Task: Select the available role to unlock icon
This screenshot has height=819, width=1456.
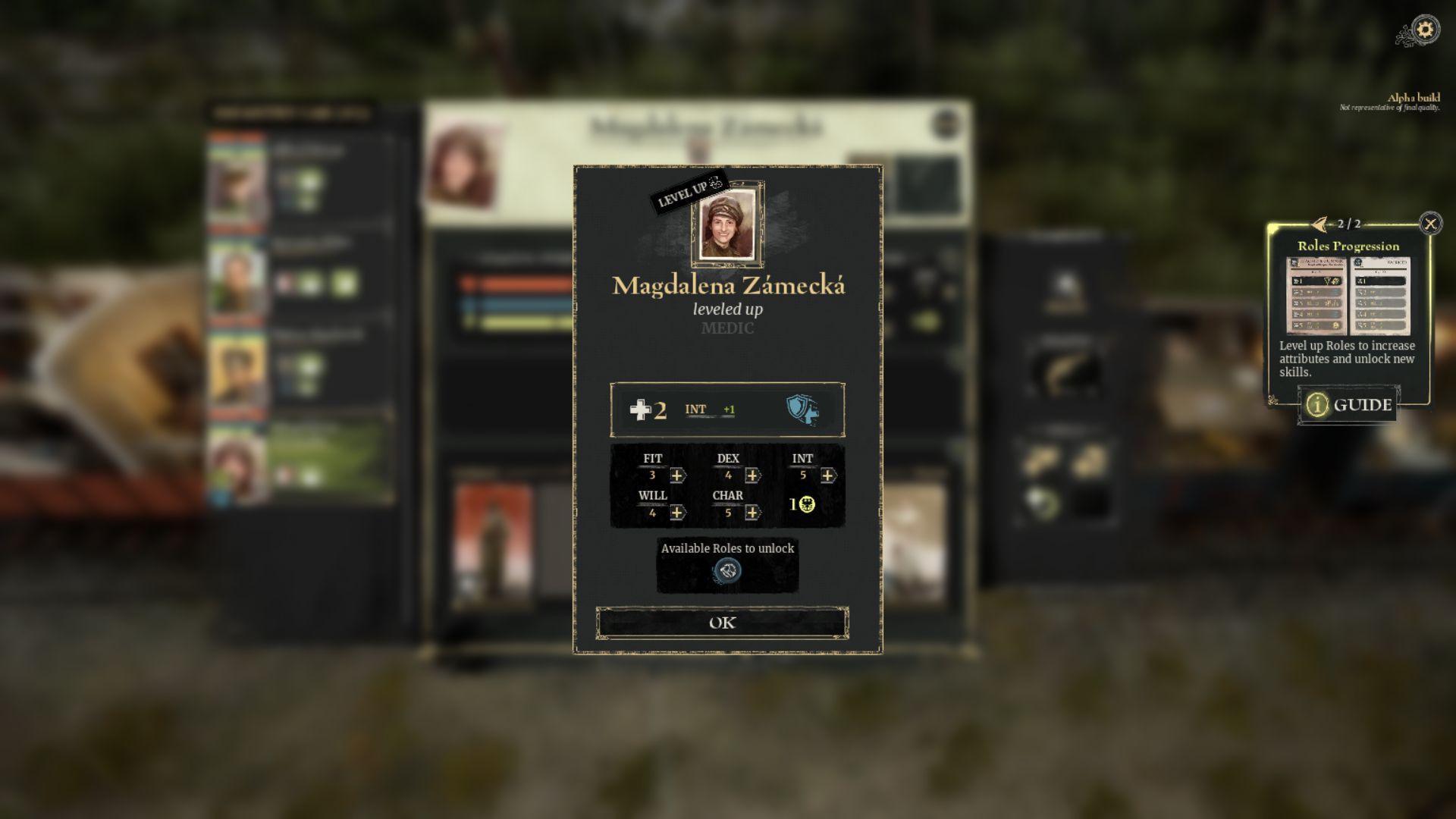Action: pyautogui.click(x=727, y=570)
